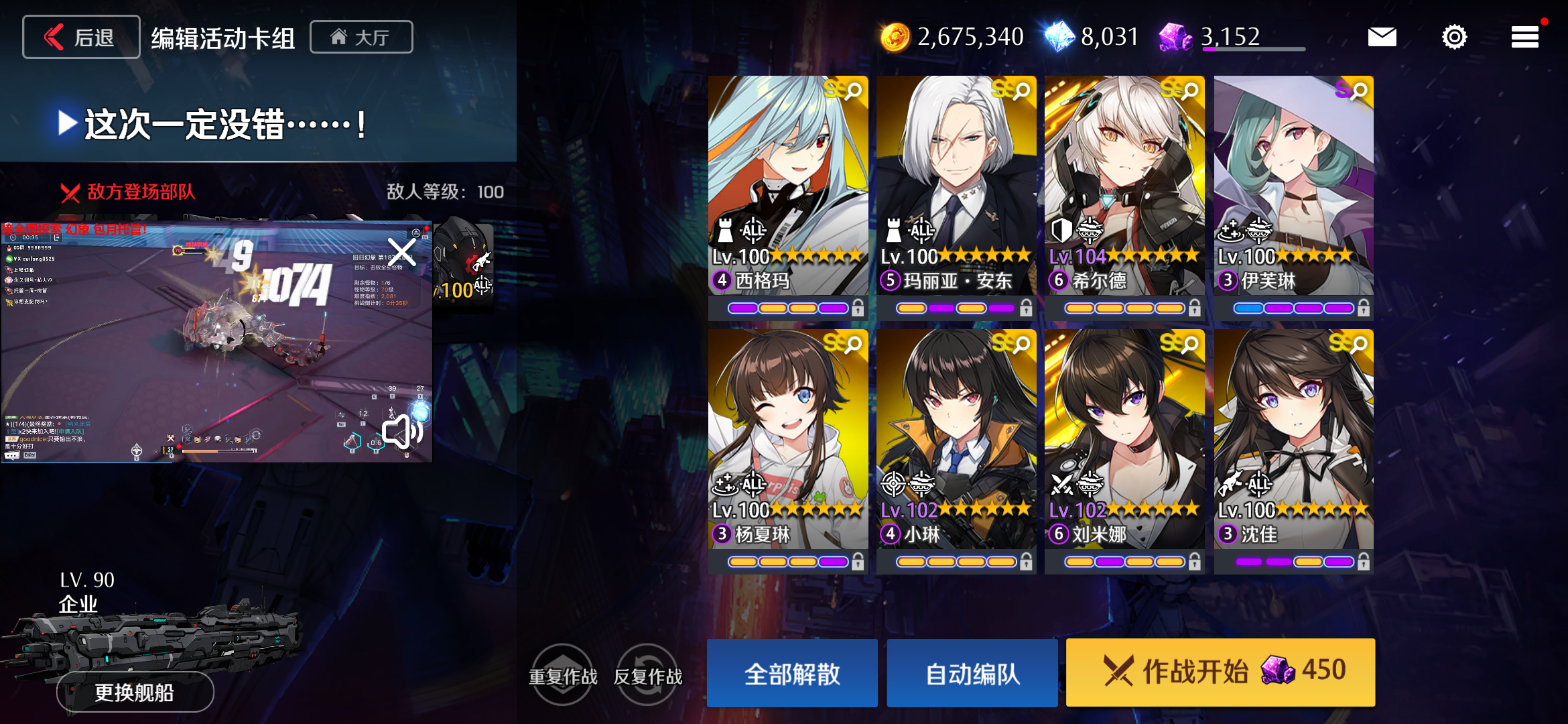Image resolution: width=1568 pixels, height=724 pixels.
Task: Open the settings gear icon
Action: click(x=1454, y=37)
